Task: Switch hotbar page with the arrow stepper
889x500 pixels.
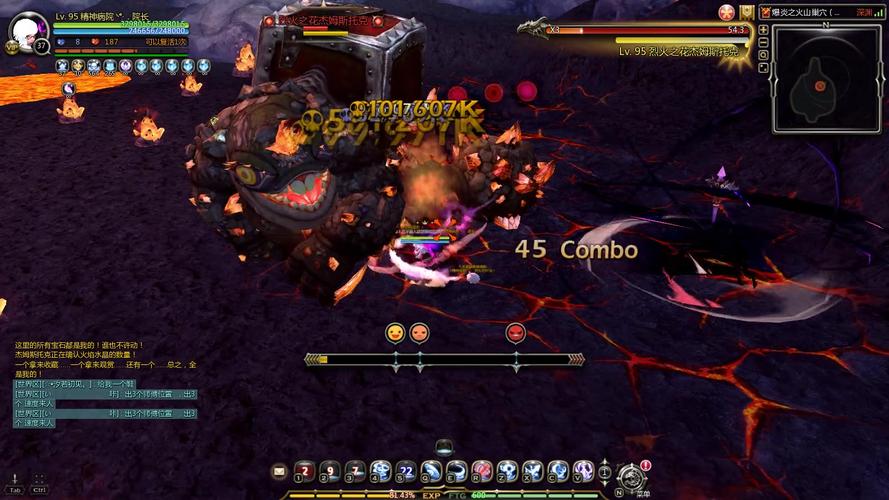Action: coord(604,471)
